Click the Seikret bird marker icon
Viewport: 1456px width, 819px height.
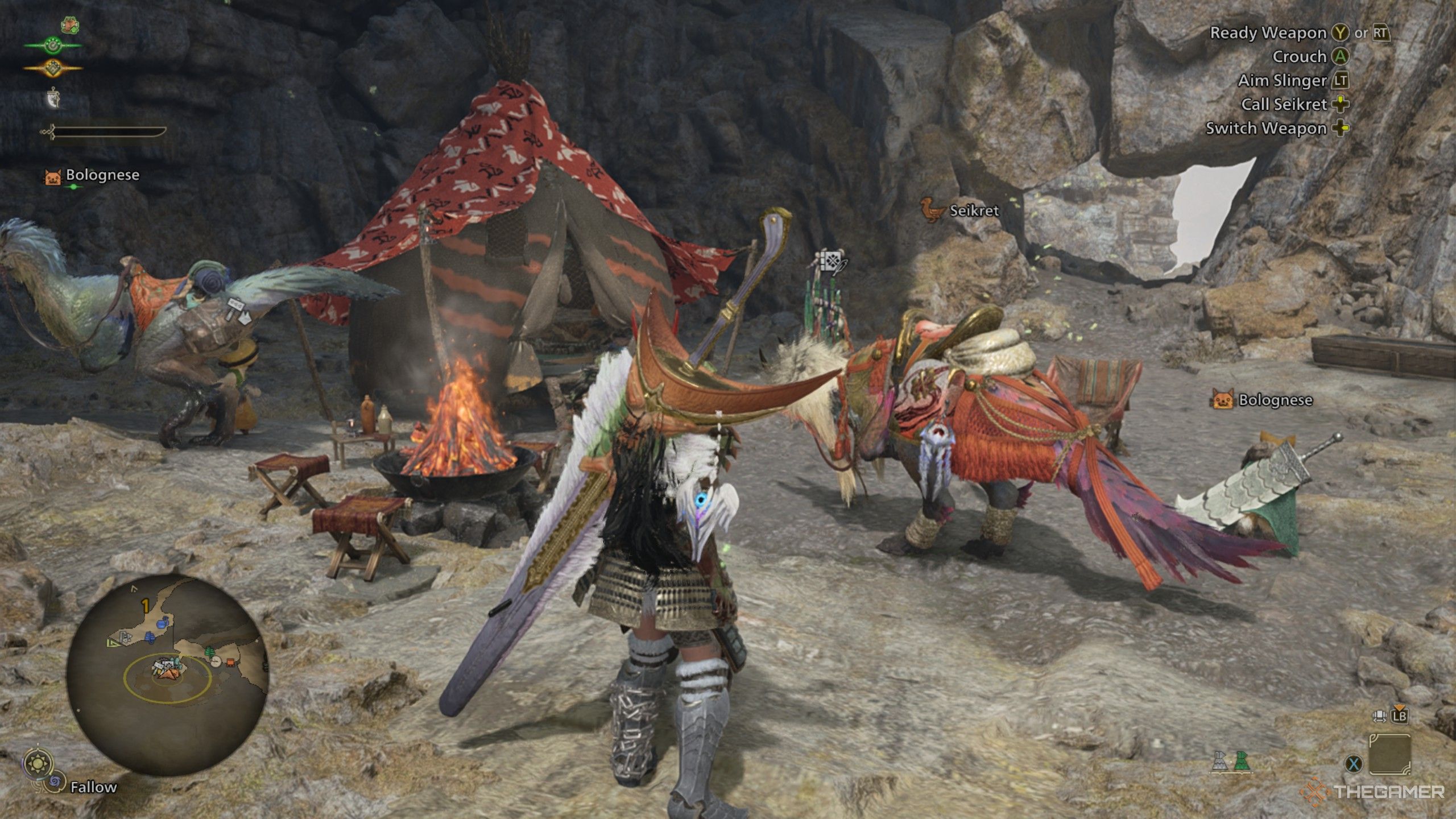[x=932, y=210]
